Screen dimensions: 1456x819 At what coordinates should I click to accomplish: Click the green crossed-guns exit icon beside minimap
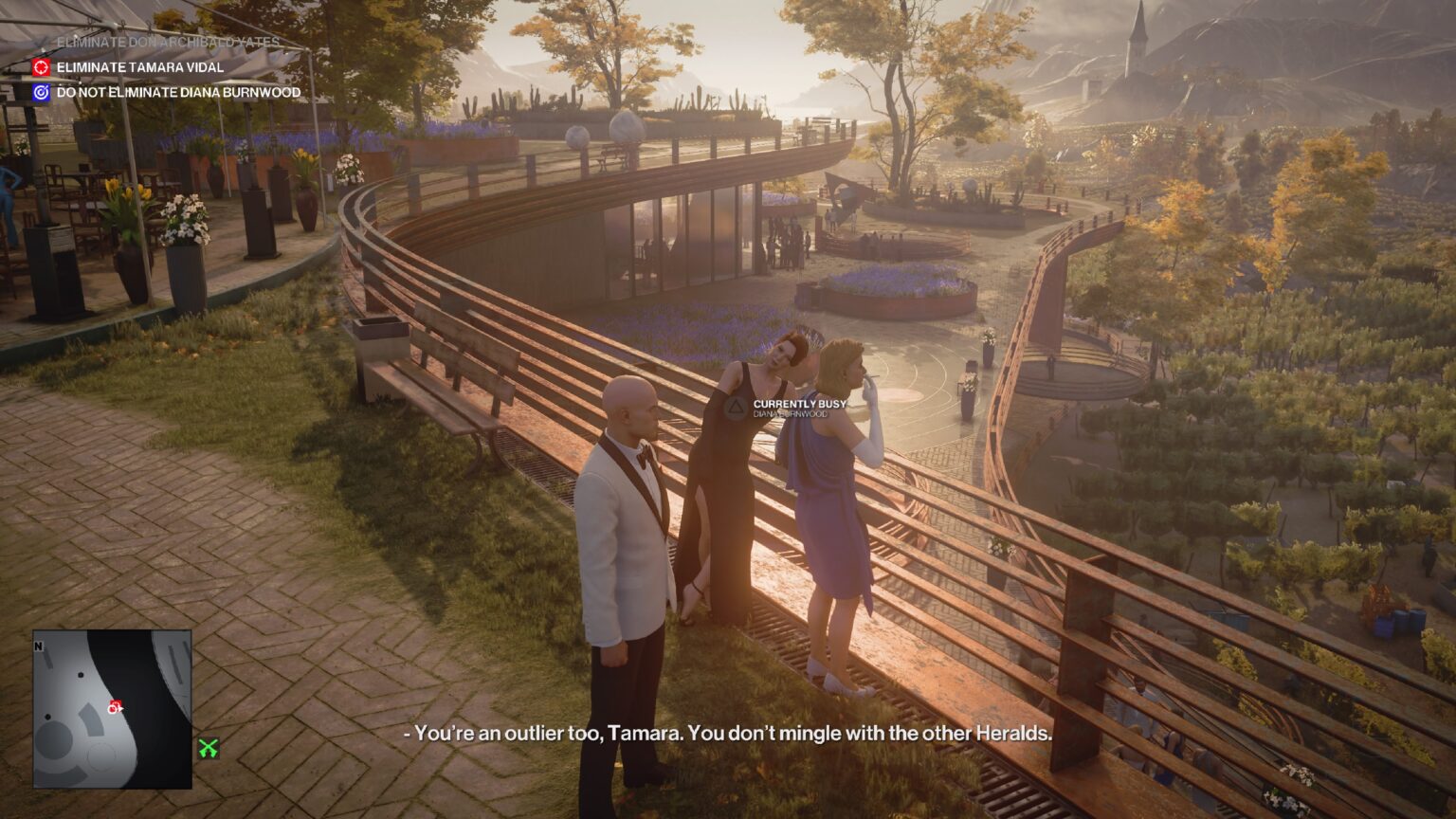tap(209, 748)
